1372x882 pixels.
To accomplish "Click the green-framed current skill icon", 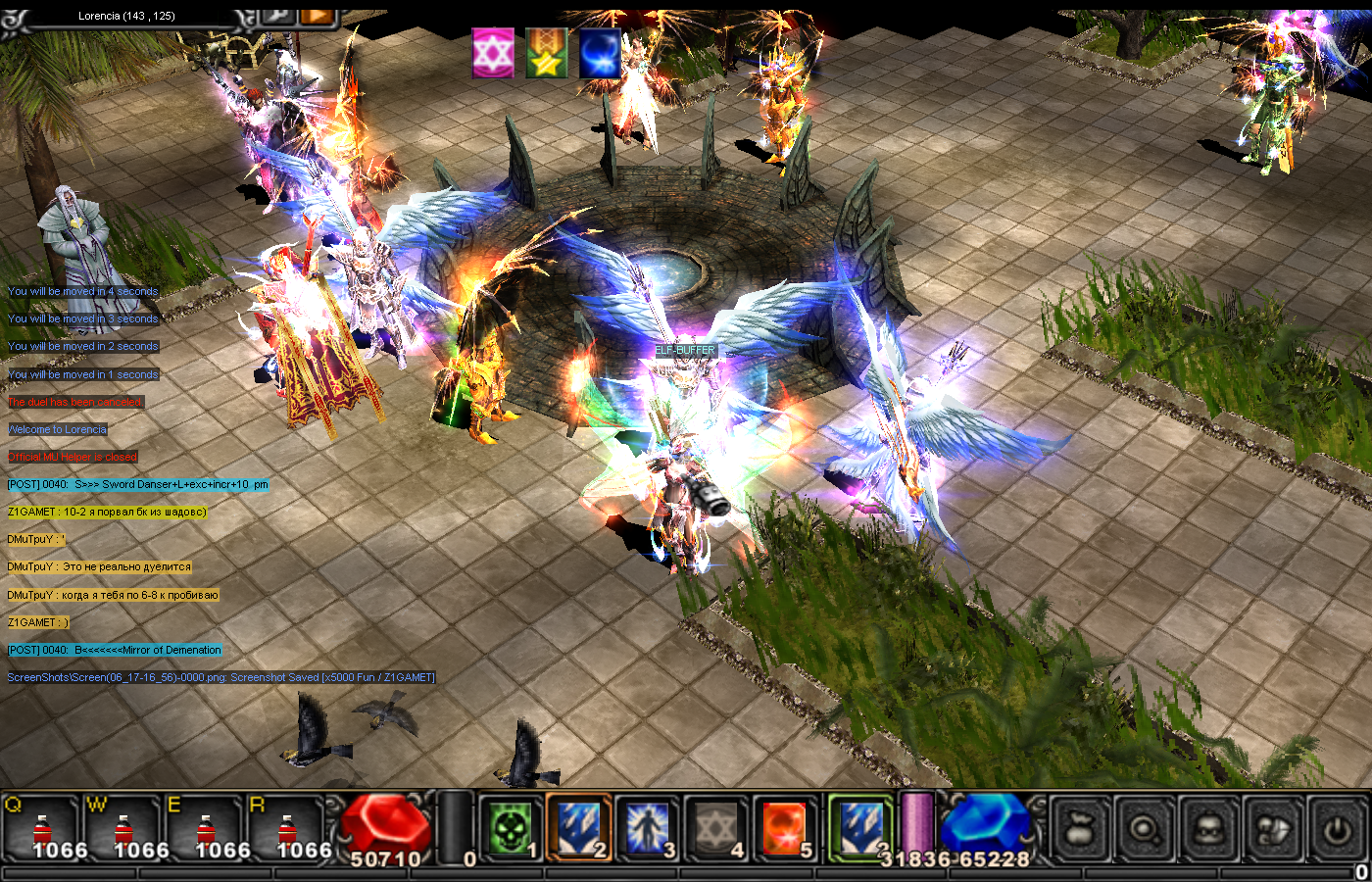I will tap(860, 828).
